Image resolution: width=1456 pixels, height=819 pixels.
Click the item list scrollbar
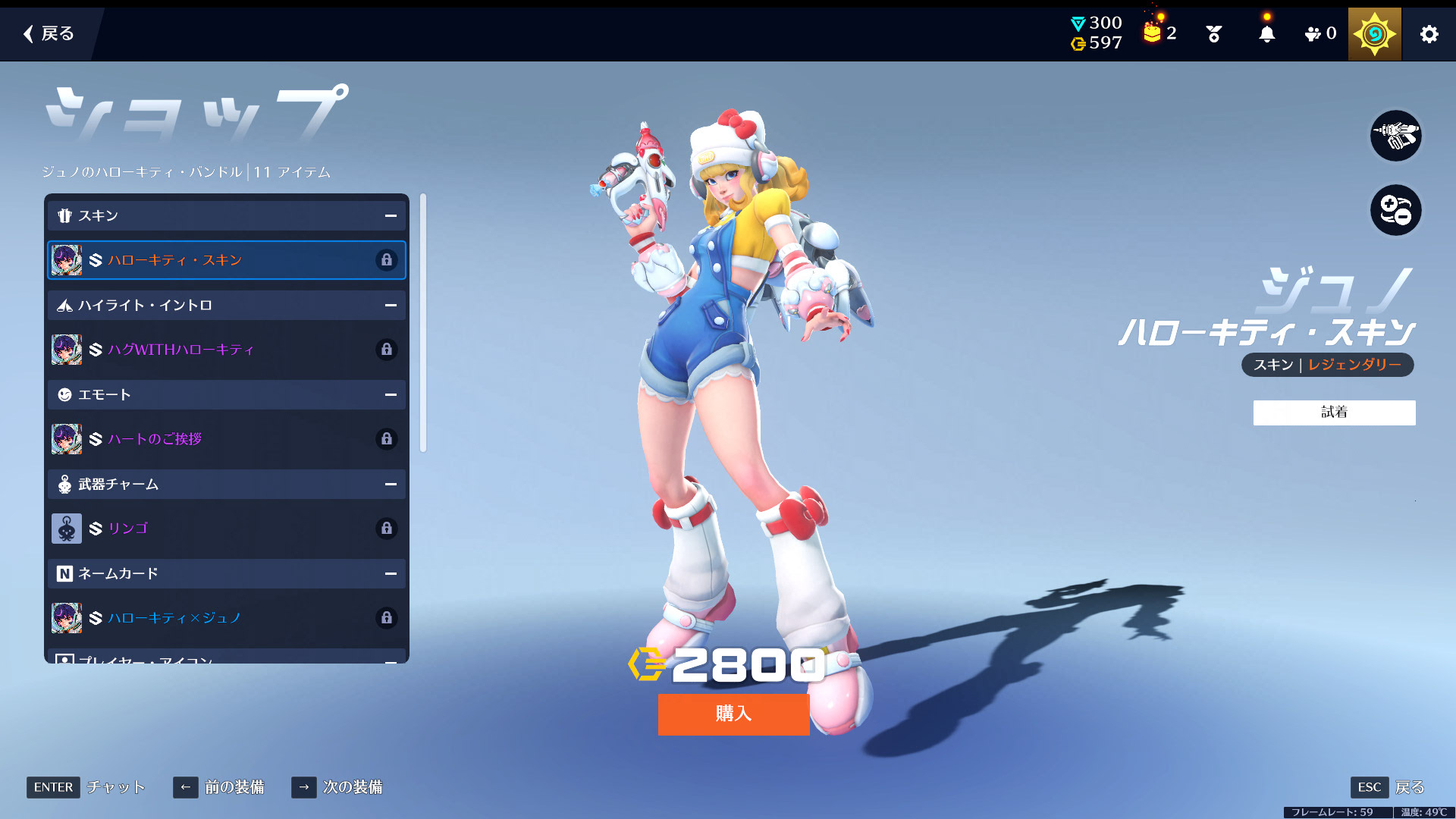(x=423, y=323)
